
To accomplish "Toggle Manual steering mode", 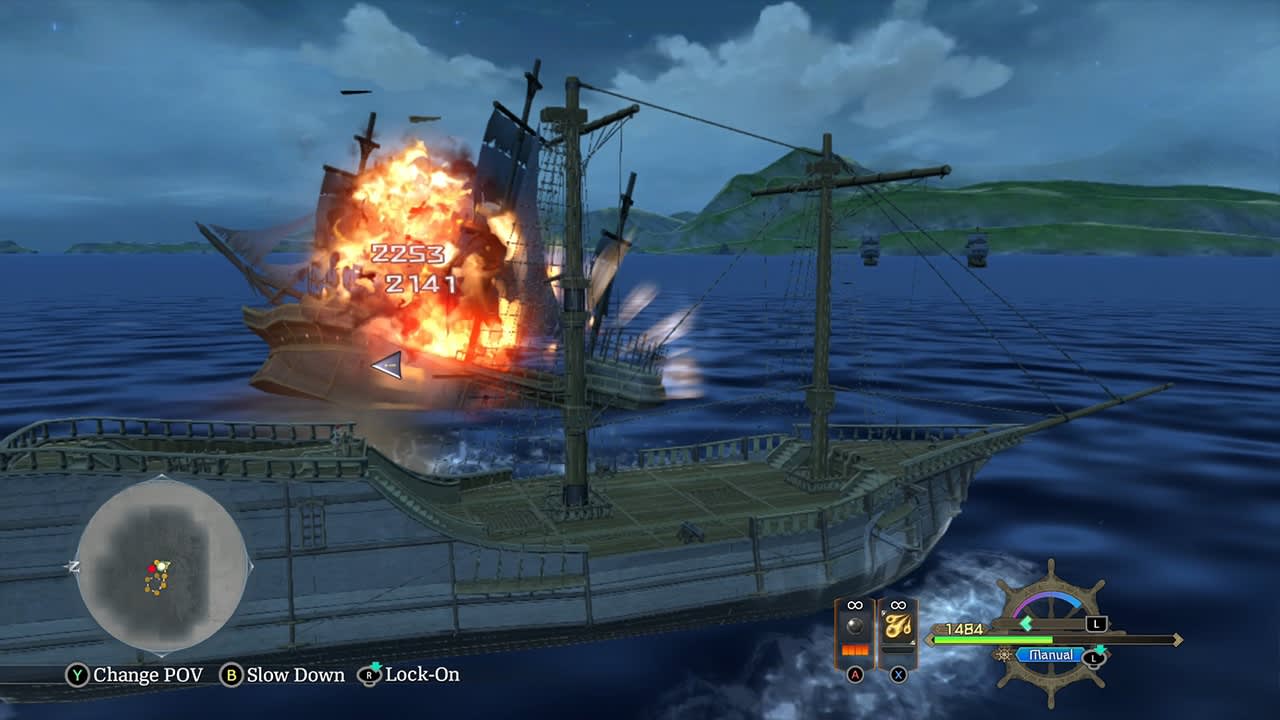I will (x=1052, y=654).
